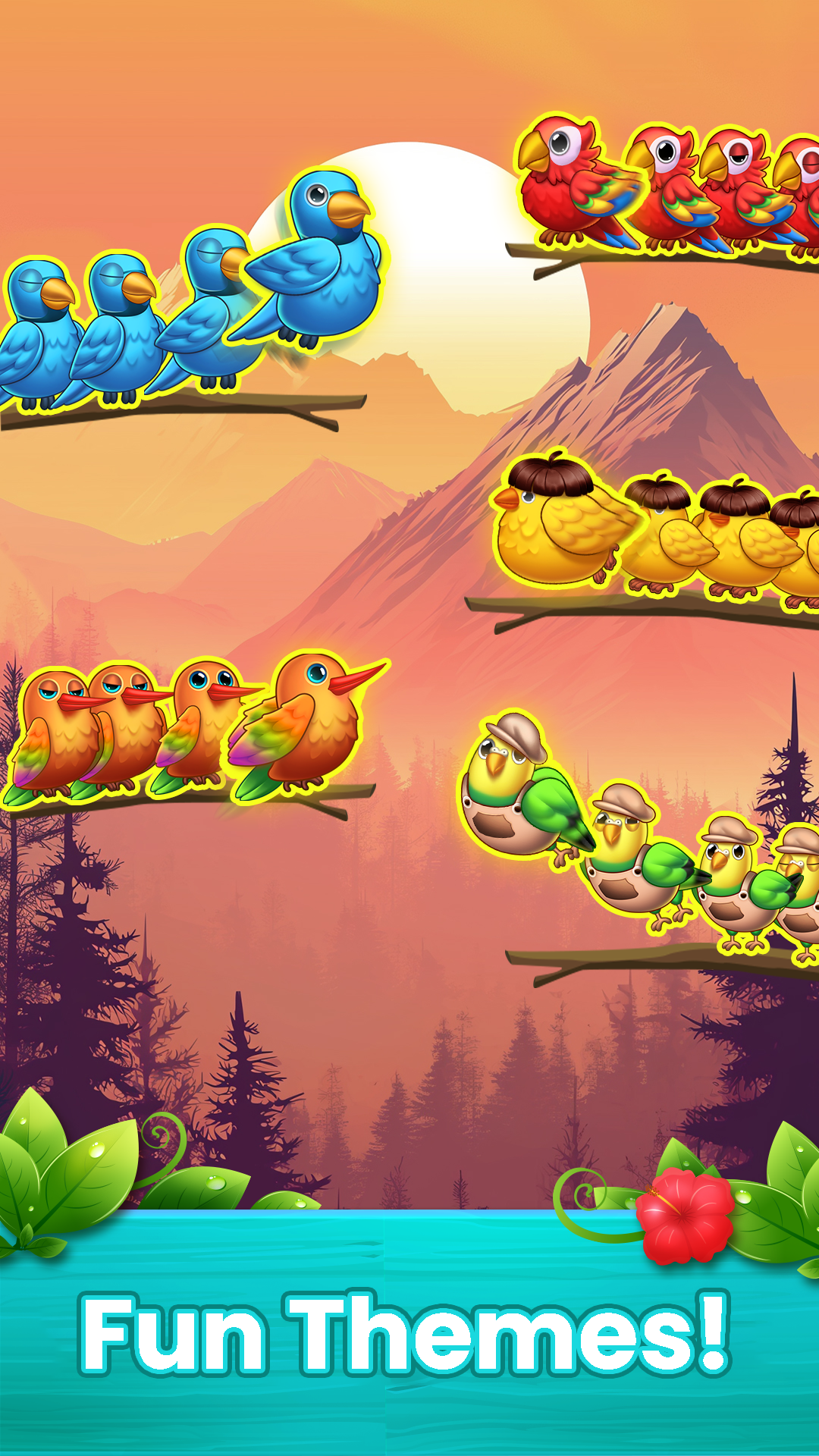Screen dimensions: 819x1456
Task: Select the blue bird with open eyes
Action: (322, 258)
